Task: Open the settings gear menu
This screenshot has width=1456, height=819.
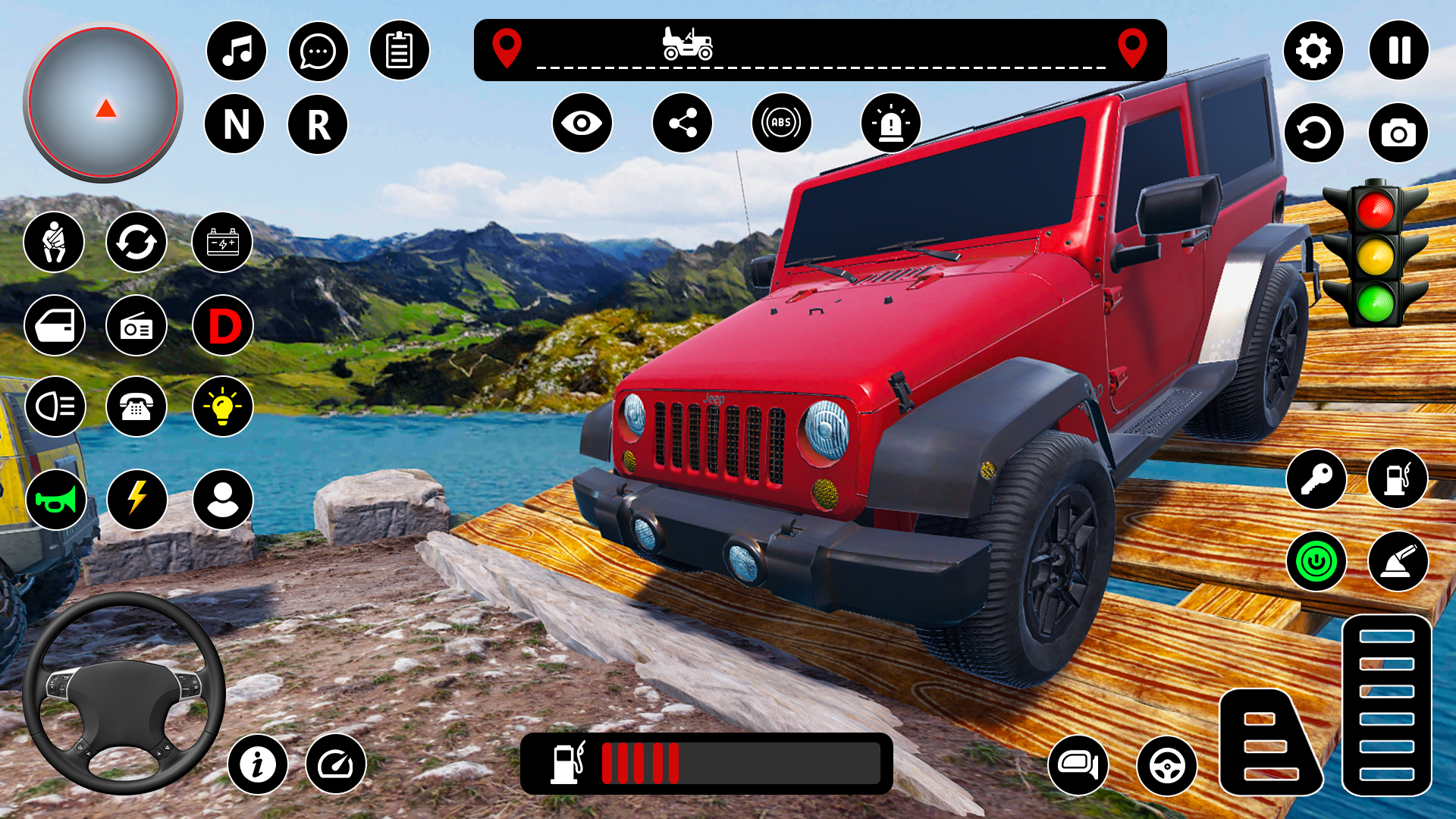Action: pos(1313,51)
